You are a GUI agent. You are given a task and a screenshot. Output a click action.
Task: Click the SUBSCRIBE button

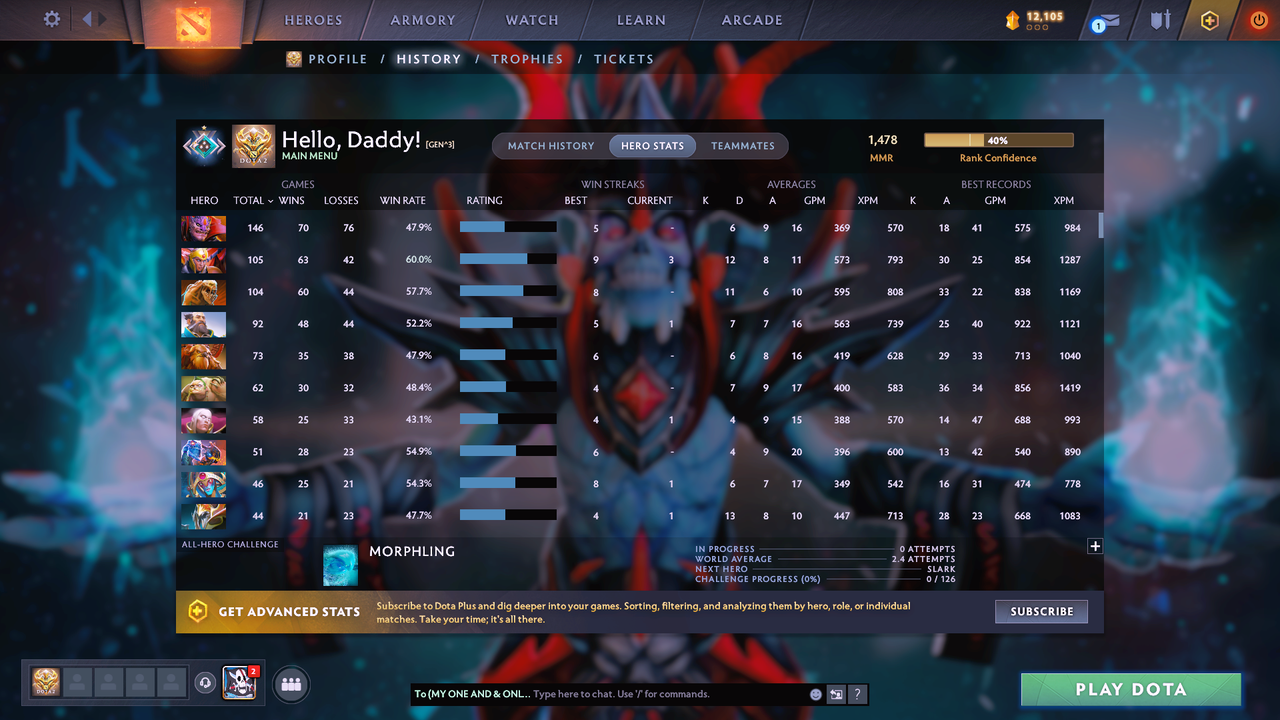click(x=1041, y=611)
